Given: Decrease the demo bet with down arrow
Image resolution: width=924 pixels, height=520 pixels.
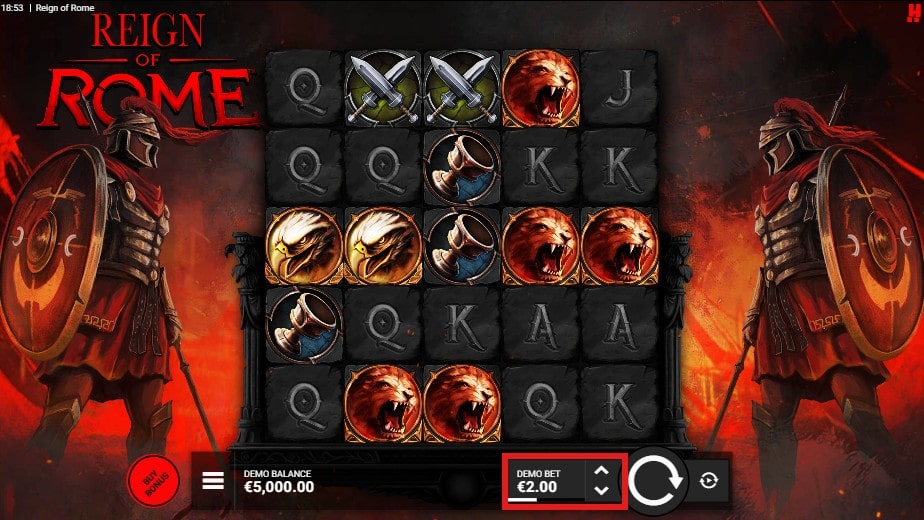Looking at the screenshot, I should point(601,490).
